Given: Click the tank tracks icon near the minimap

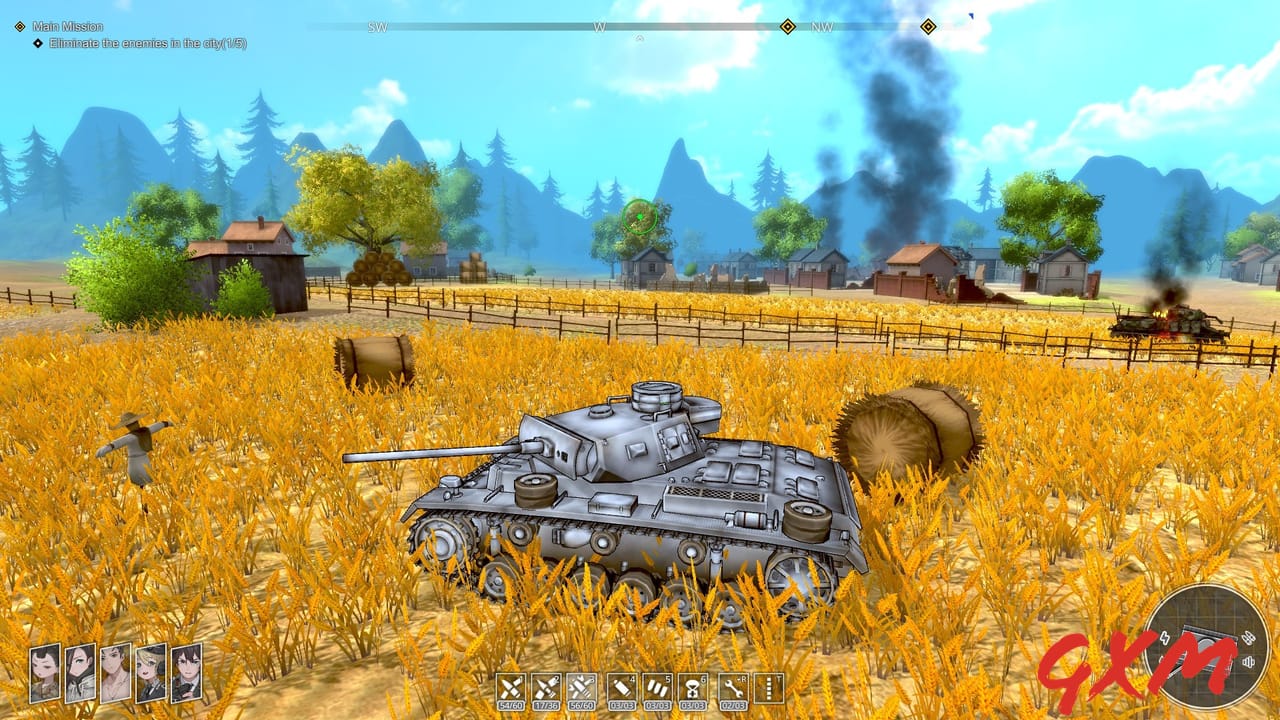Looking at the screenshot, I should point(1249,637).
